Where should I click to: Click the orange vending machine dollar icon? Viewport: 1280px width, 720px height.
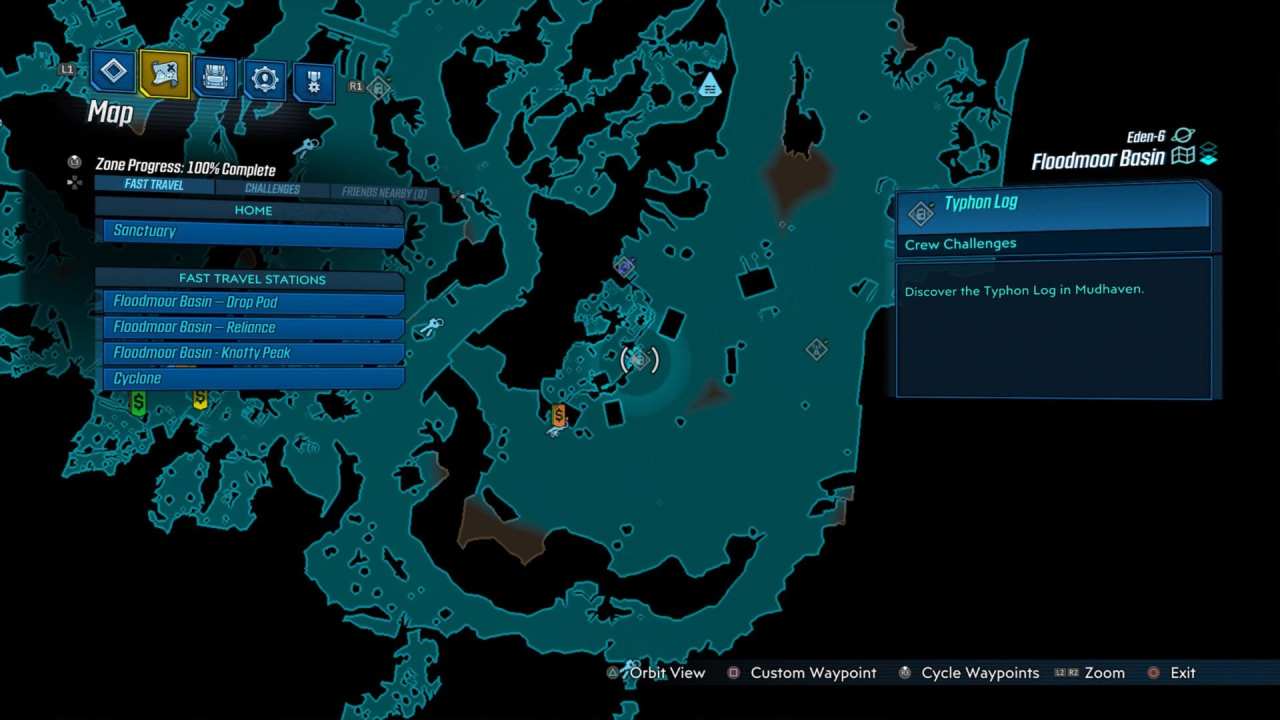tap(558, 414)
